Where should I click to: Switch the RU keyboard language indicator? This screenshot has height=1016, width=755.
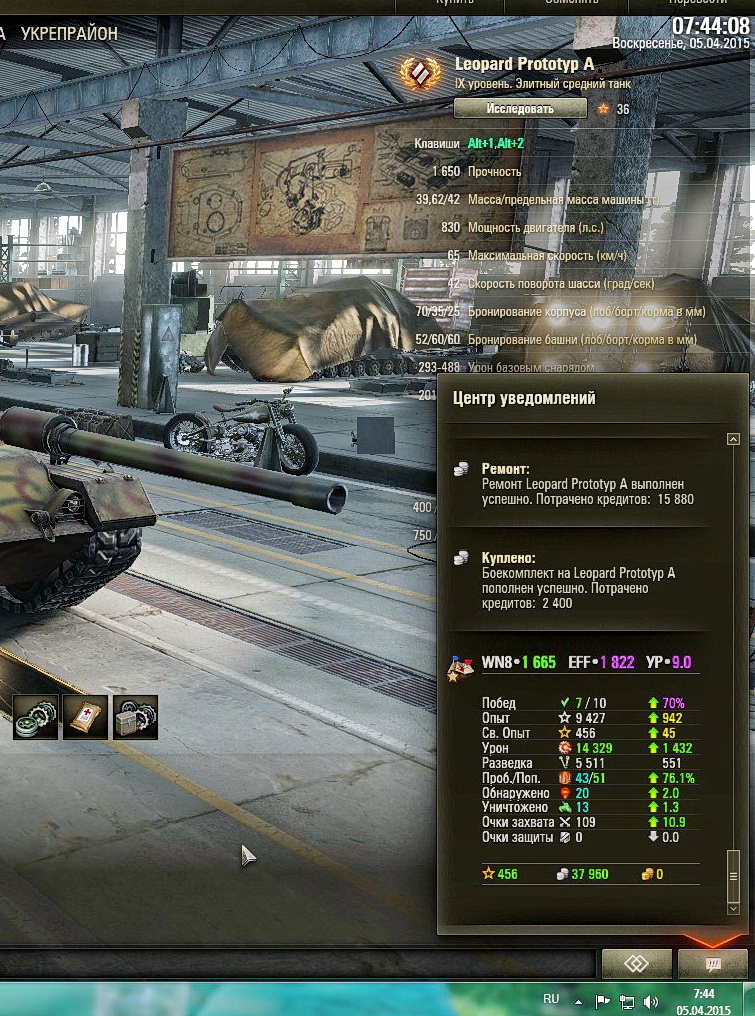(551, 999)
